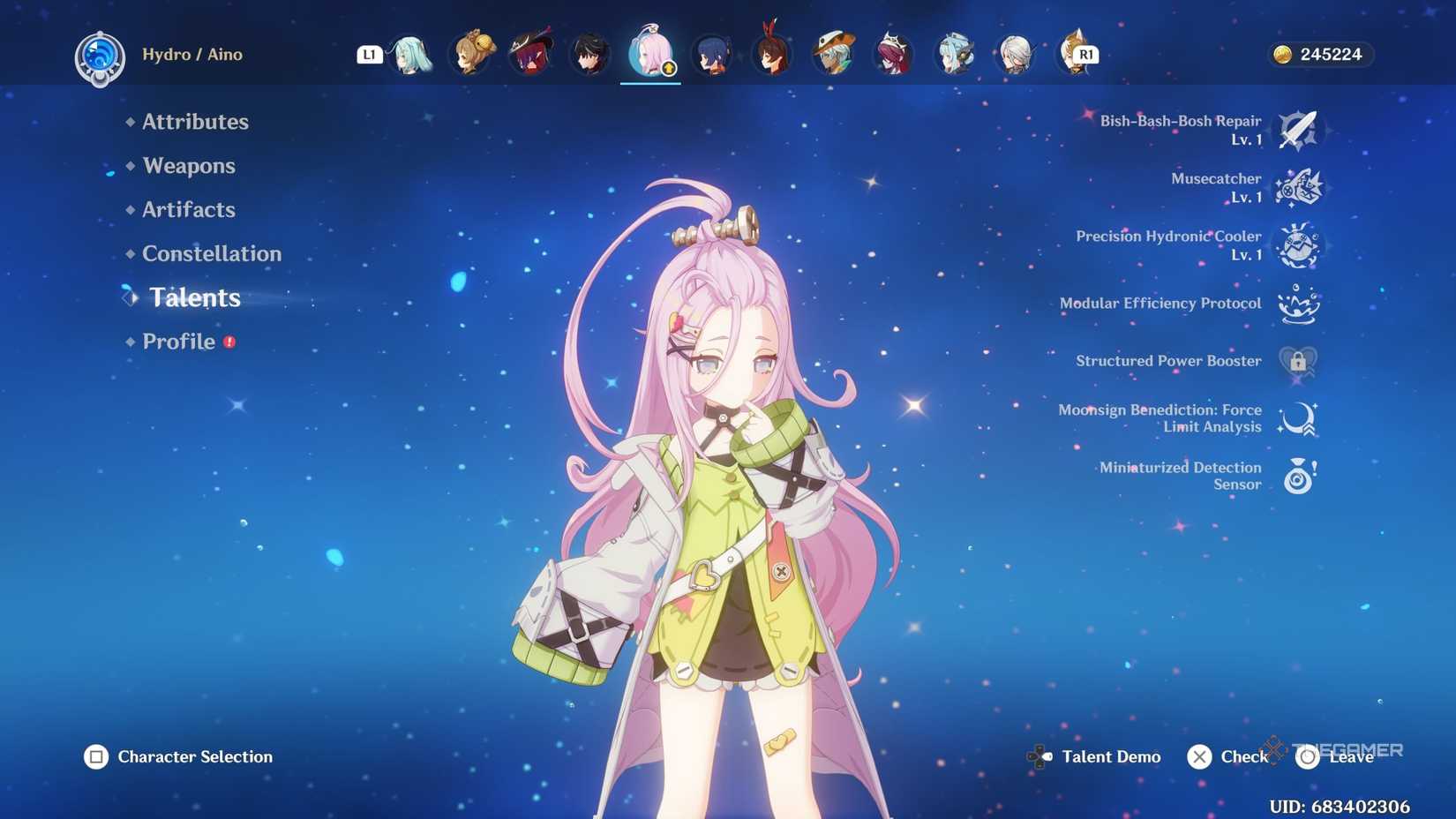Open the Constellation page
1456x819 pixels.
click(212, 254)
